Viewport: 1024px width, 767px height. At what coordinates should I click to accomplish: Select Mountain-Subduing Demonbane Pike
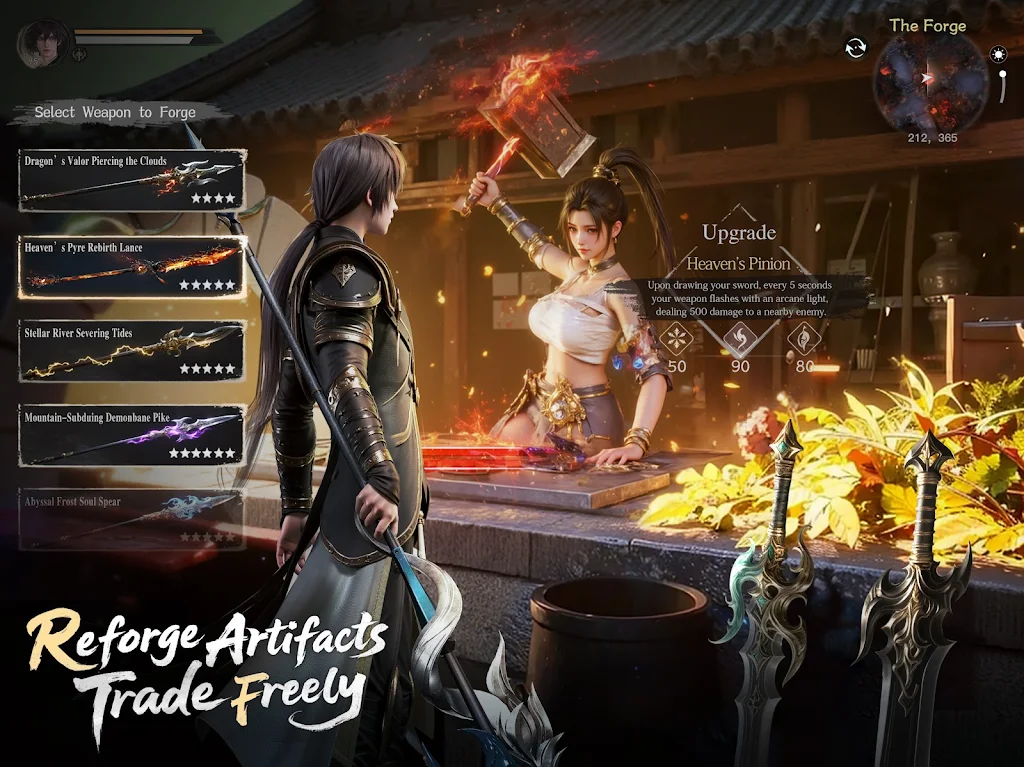tap(132, 435)
